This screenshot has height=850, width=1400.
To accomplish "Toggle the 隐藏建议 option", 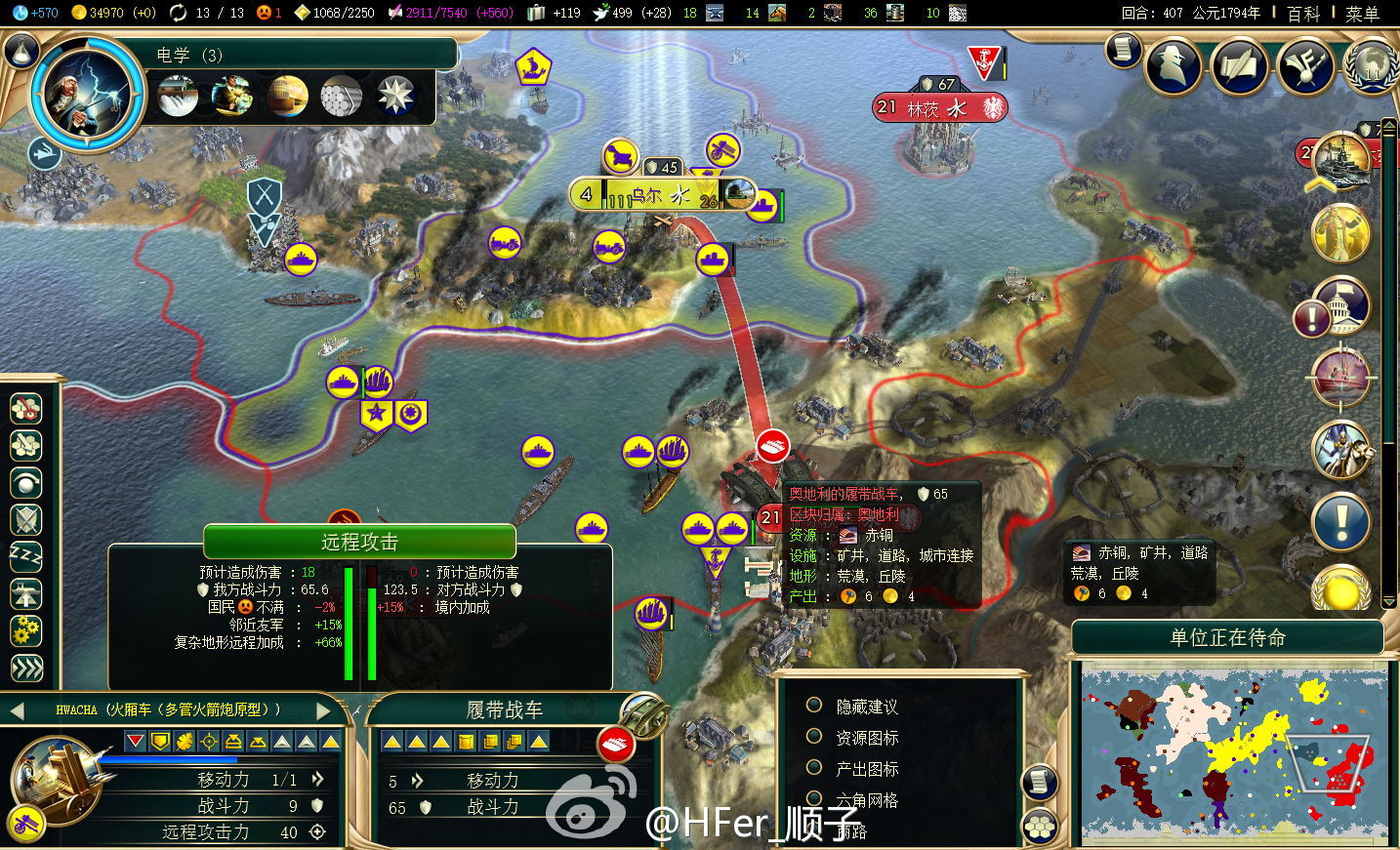I will point(813,706).
